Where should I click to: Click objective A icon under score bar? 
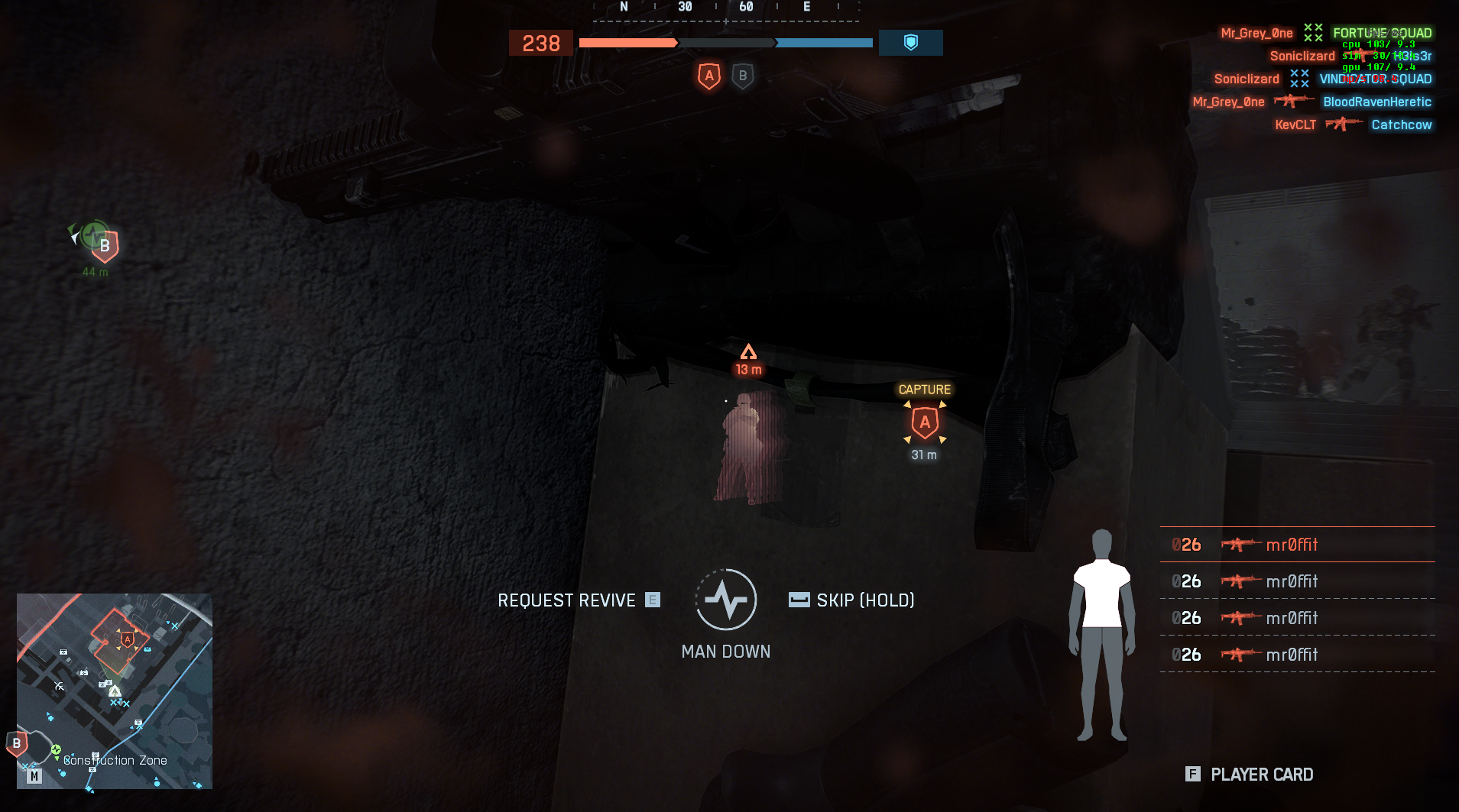click(709, 76)
